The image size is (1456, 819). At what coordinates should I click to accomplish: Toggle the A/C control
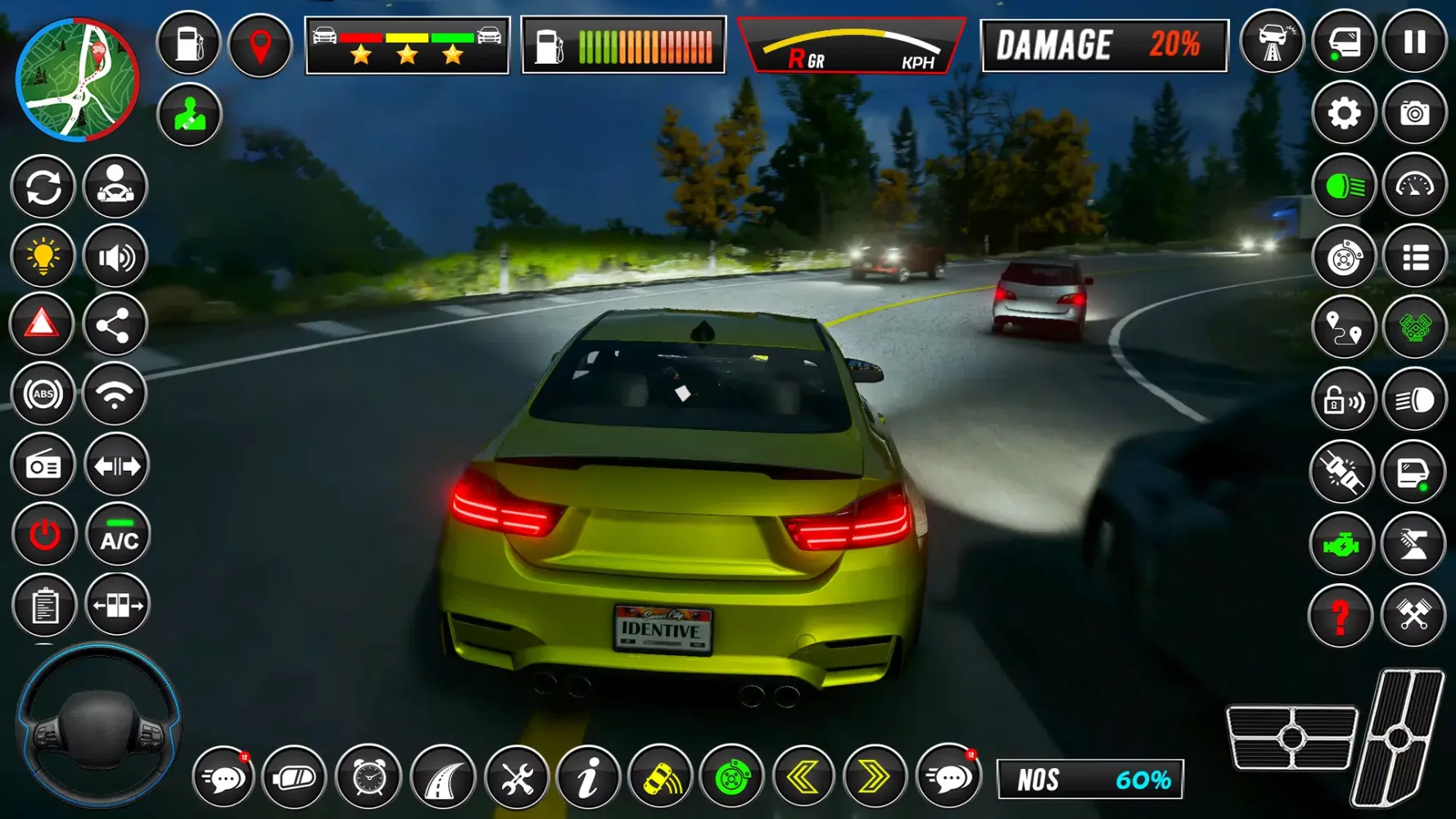tap(118, 534)
